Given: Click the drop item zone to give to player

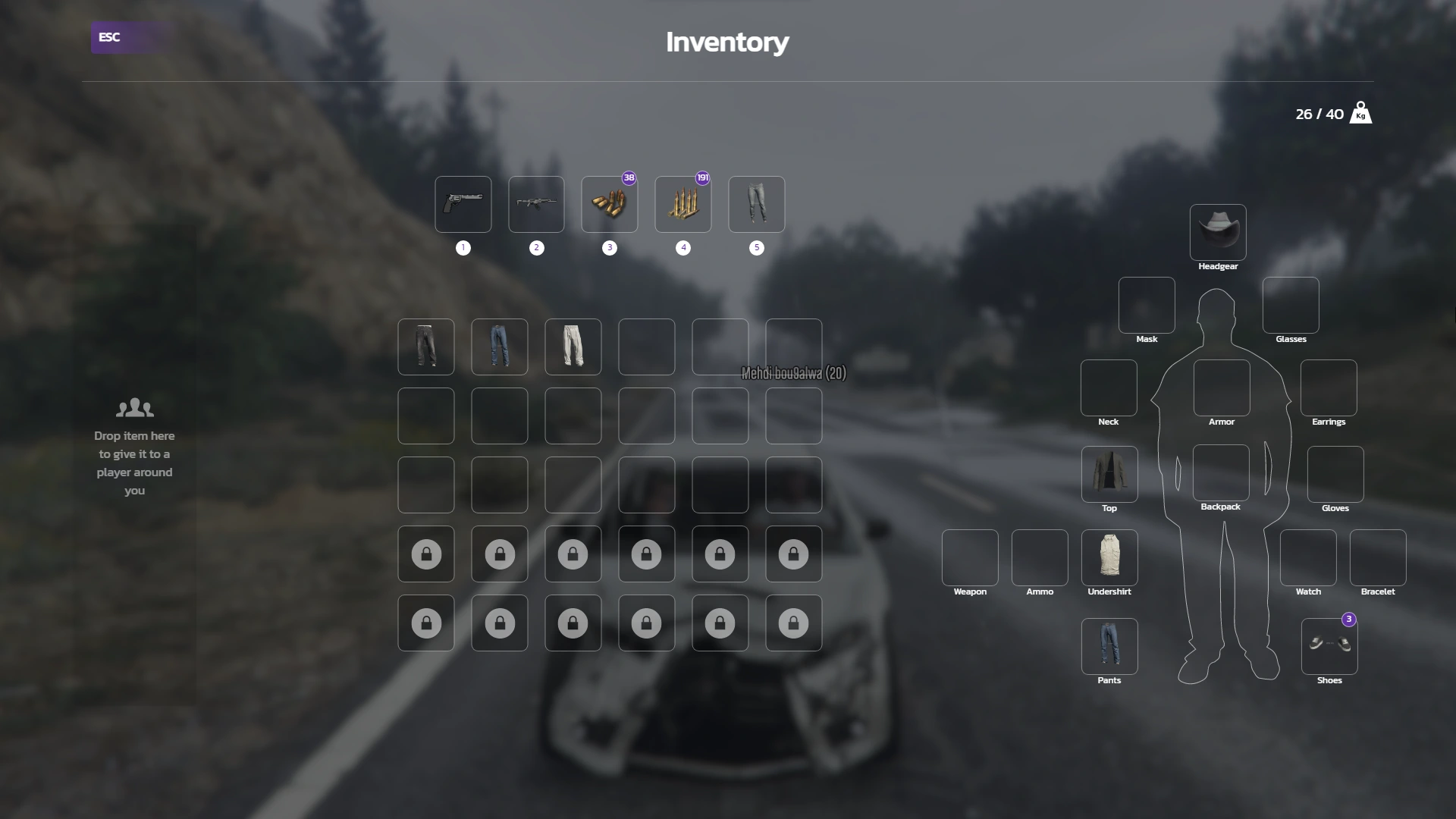Looking at the screenshot, I should pos(134,447).
